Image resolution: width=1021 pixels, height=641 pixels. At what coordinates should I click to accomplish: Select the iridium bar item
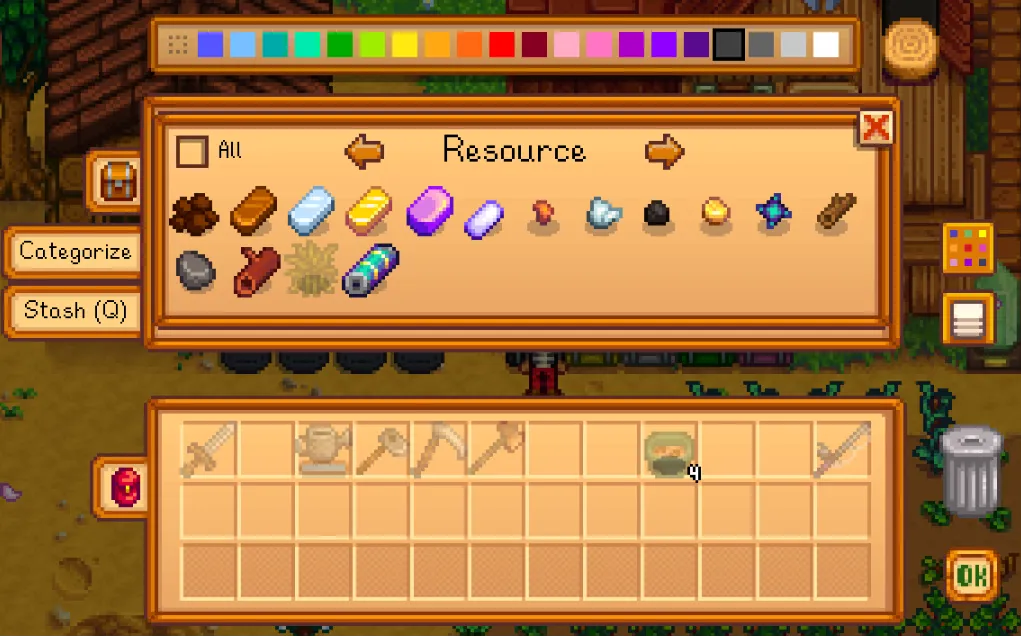[x=430, y=210]
